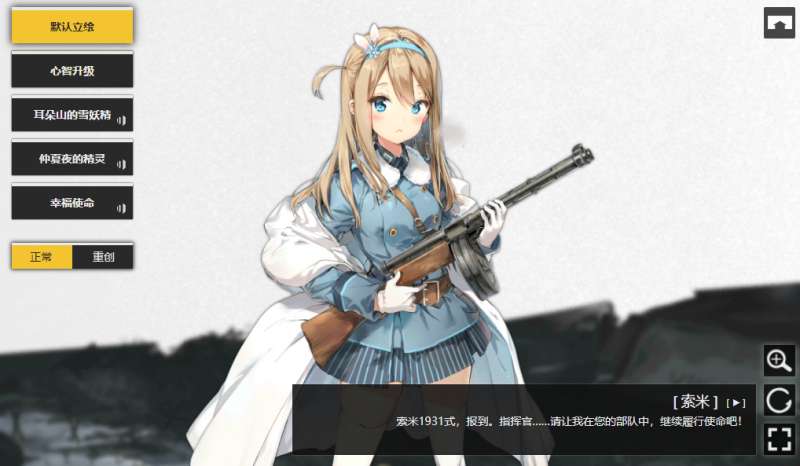Open the top-right background image toggle
This screenshot has height=466, width=800.
[x=779, y=22]
